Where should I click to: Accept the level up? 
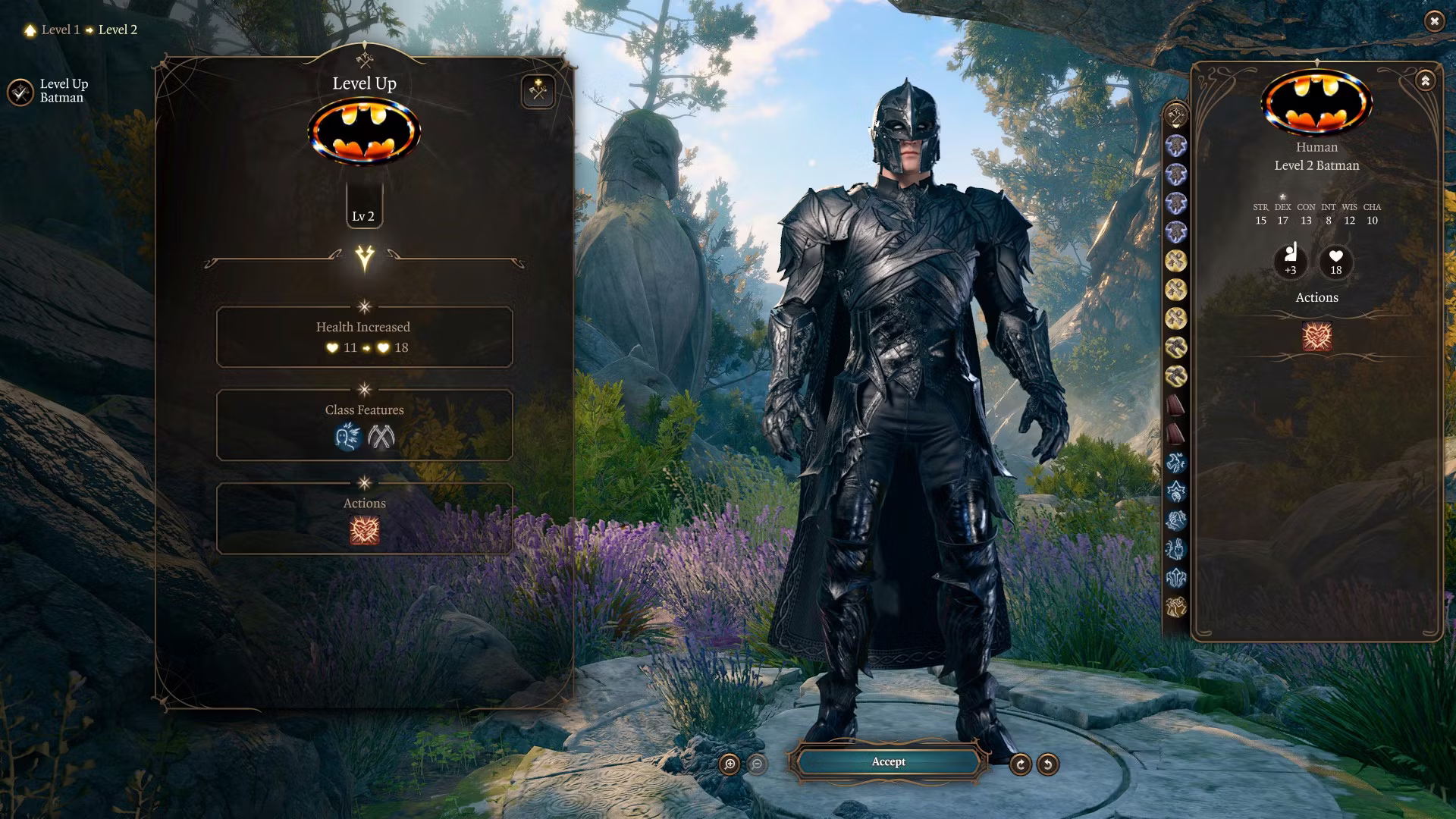pyautogui.click(x=888, y=762)
